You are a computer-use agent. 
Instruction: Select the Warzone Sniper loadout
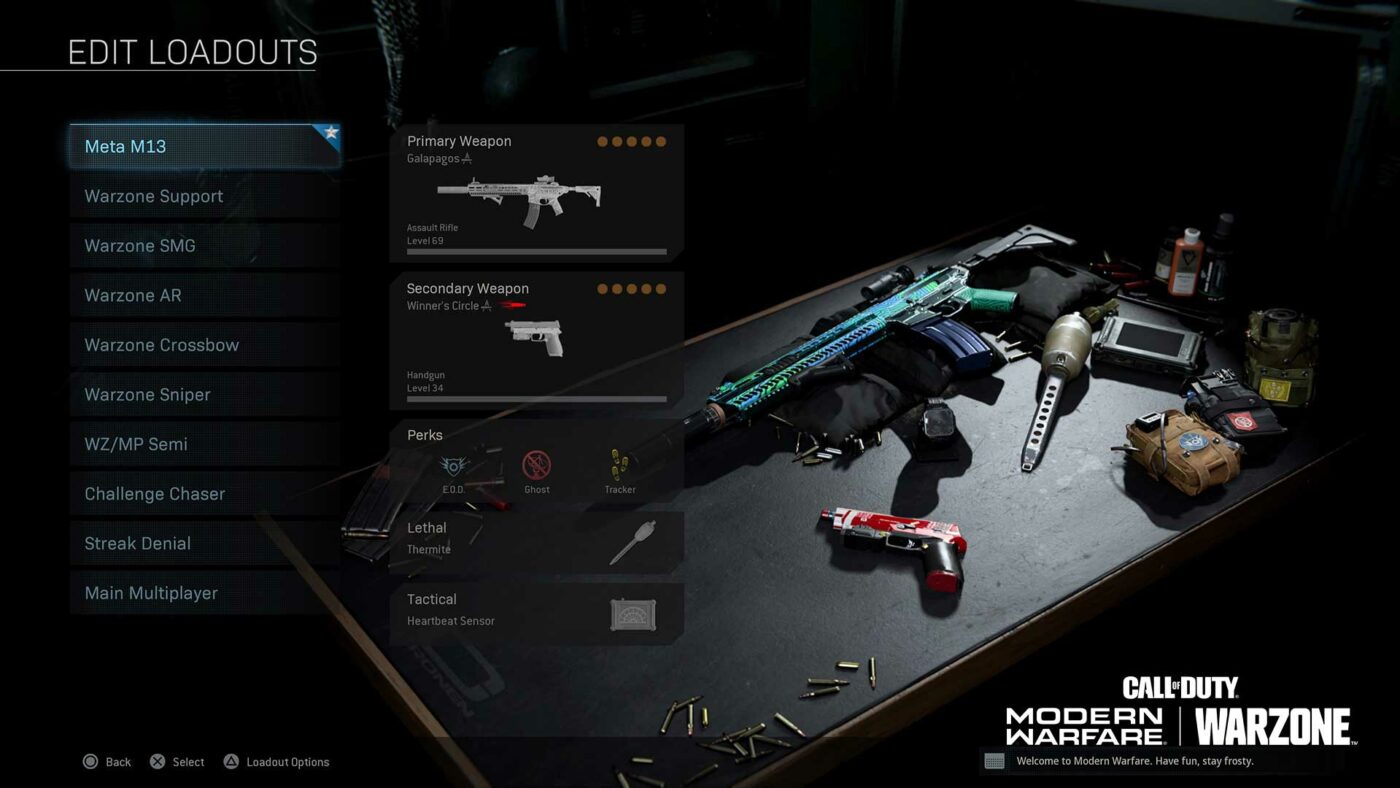coord(155,394)
